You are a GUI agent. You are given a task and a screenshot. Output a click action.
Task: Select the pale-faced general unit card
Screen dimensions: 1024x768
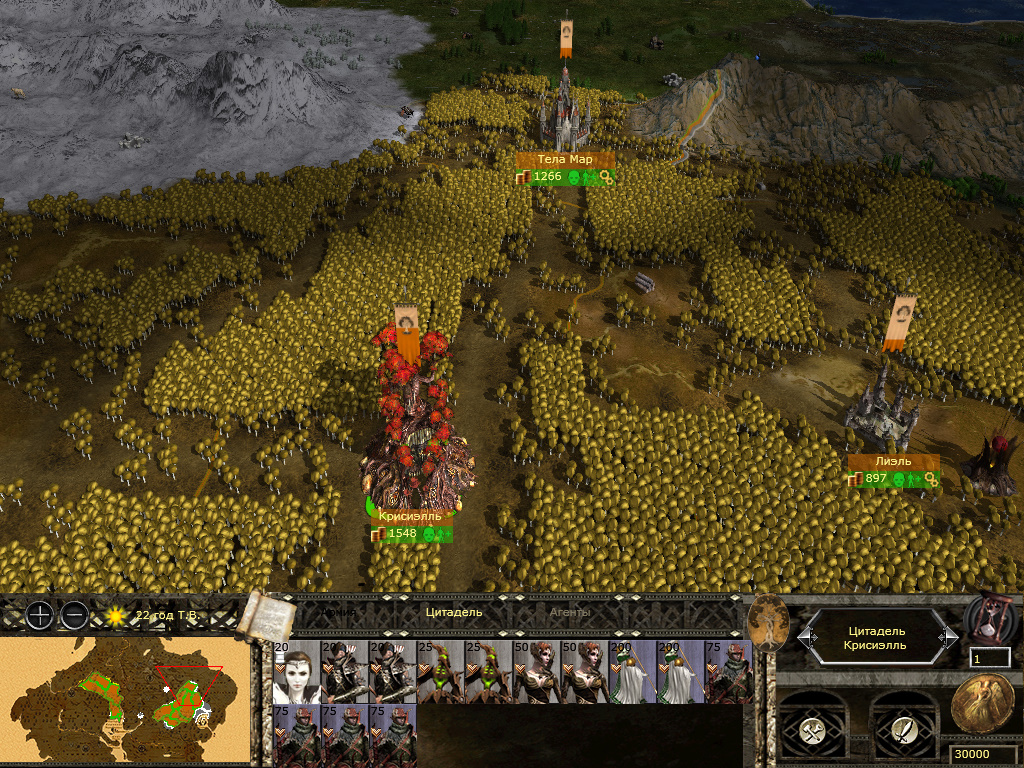click(295, 672)
